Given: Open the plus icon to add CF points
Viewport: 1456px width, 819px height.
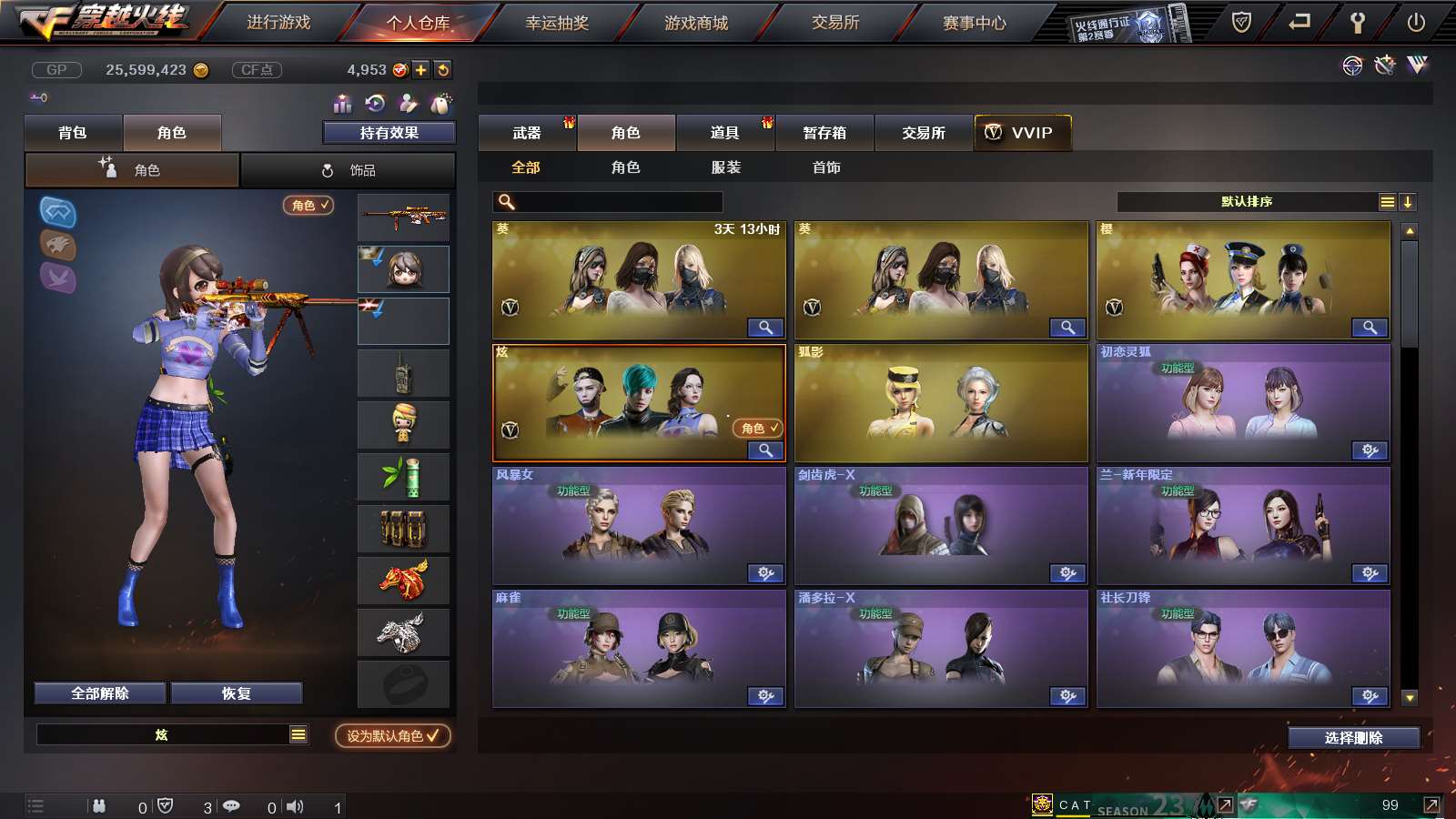Looking at the screenshot, I should click(420, 69).
